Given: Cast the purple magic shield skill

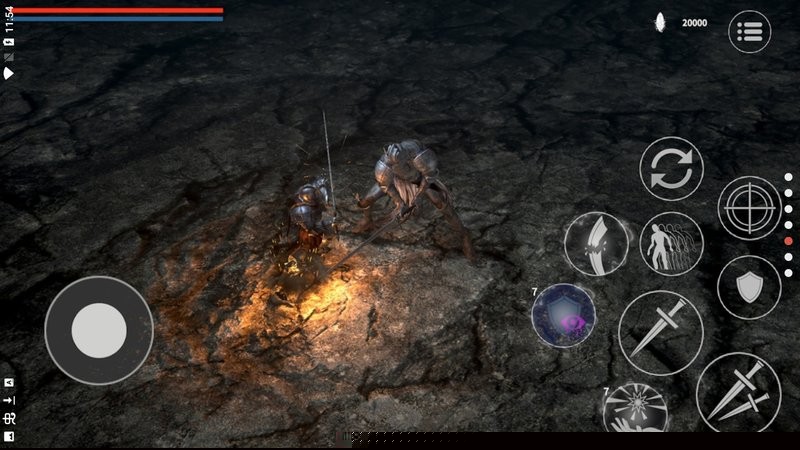Looking at the screenshot, I should pos(564,316).
